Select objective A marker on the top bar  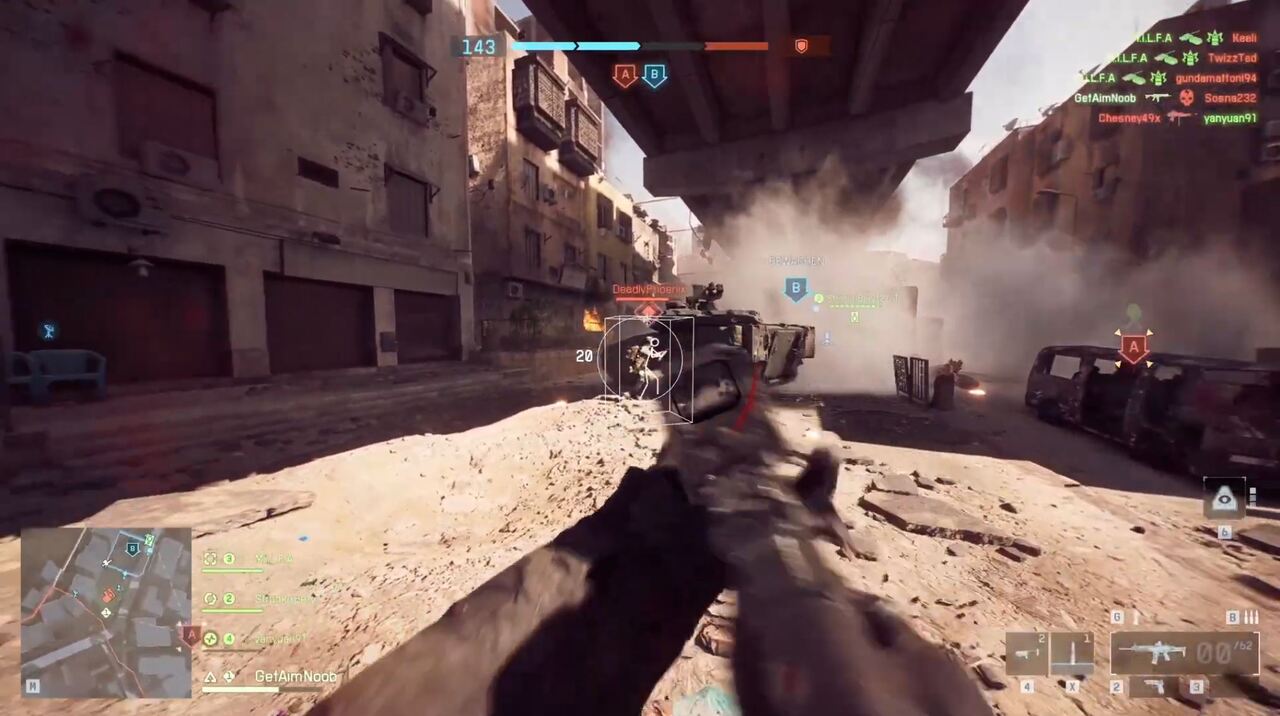click(625, 75)
